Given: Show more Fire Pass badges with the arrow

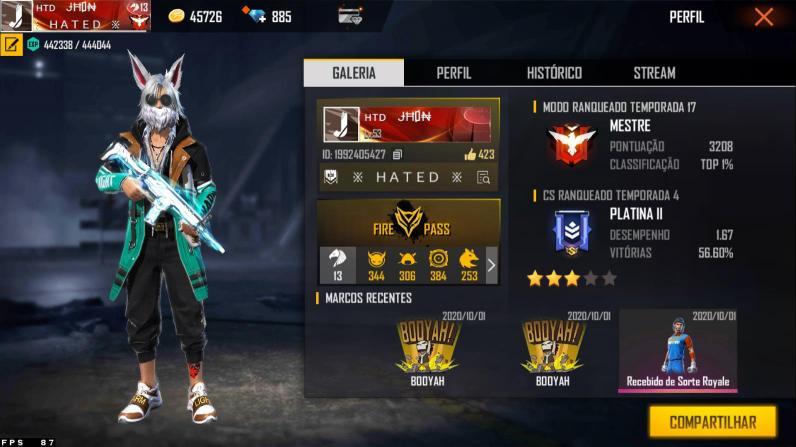Looking at the screenshot, I should (x=491, y=265).
